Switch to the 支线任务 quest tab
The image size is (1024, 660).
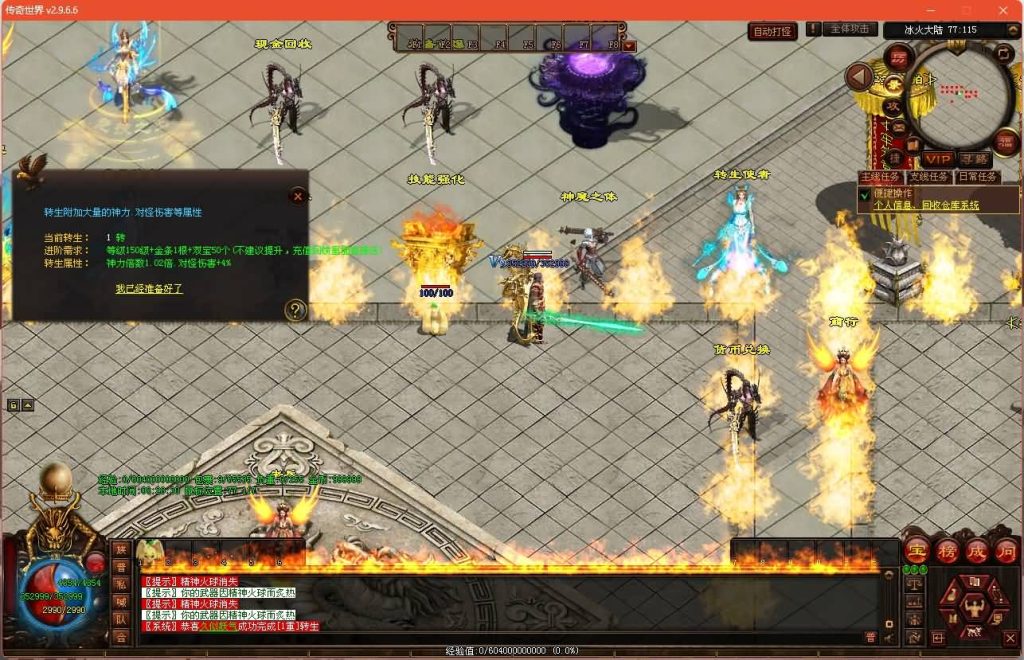927,177
